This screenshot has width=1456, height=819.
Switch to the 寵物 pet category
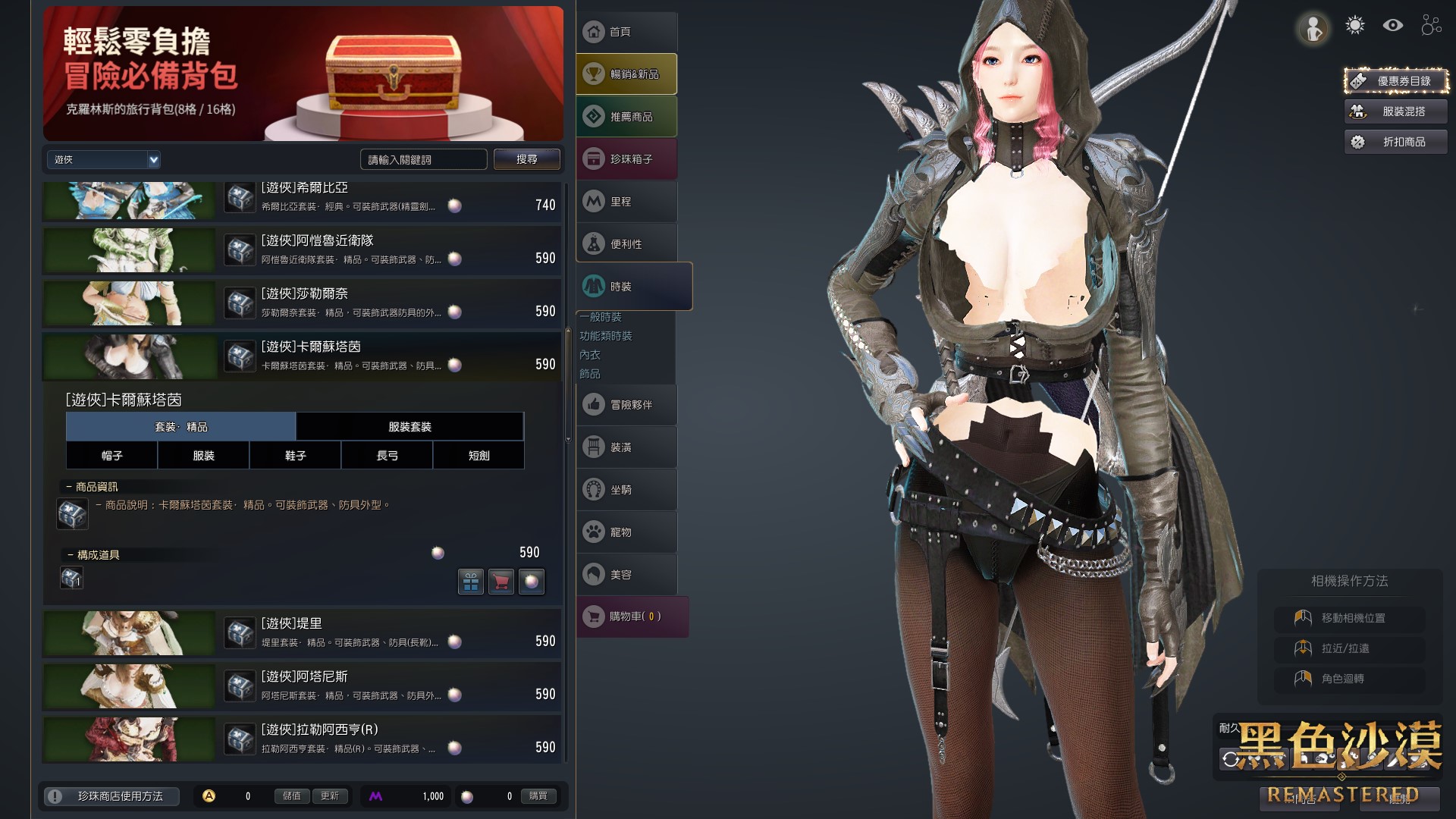point(626,532)
